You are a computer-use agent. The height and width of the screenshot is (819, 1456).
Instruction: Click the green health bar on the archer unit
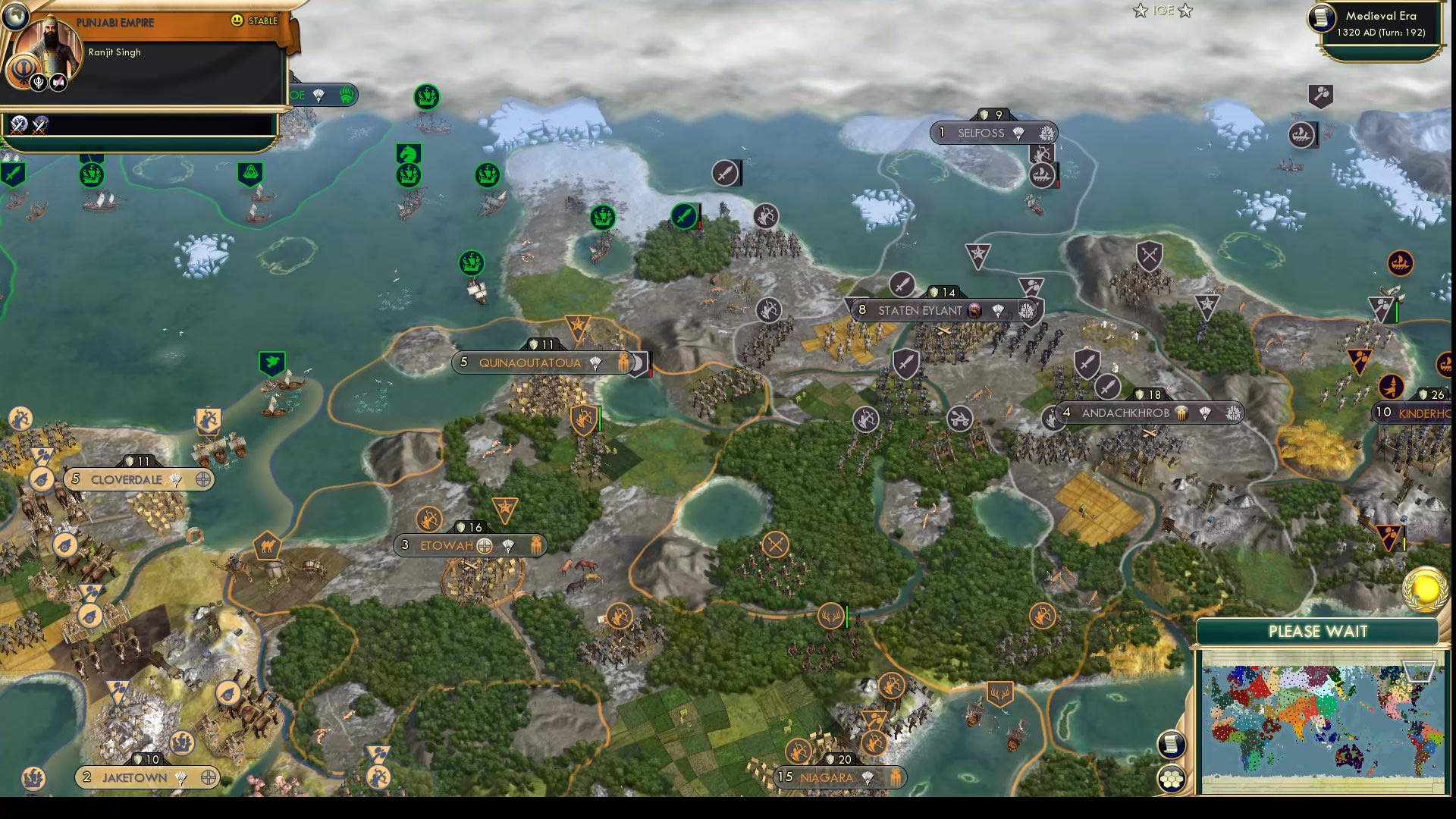click(x=600, y=418)
